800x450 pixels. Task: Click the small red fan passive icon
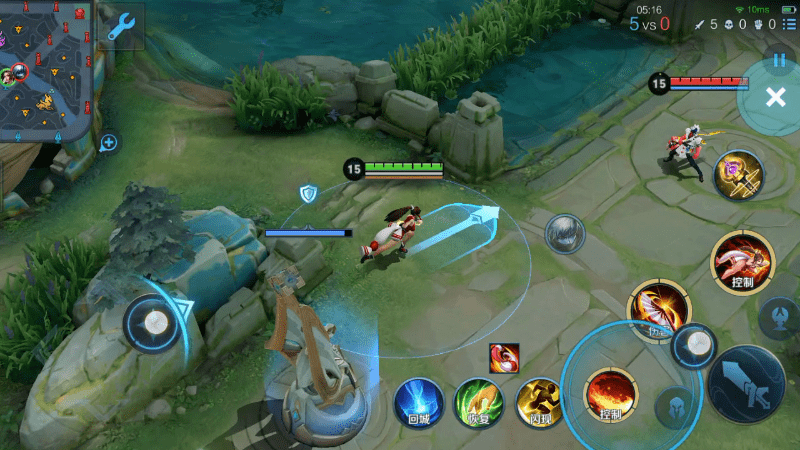pyautogui.click(x=504, y=357)
